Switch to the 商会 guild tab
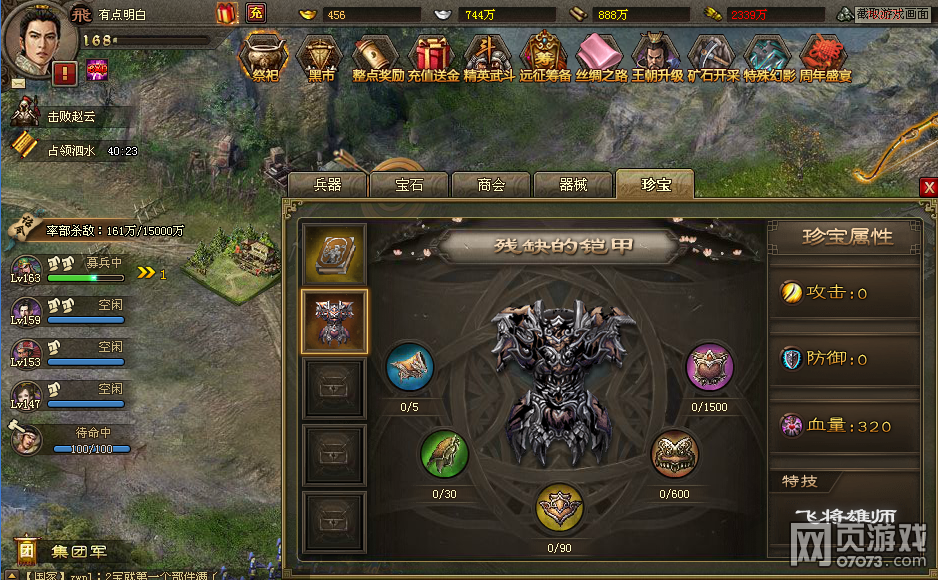The width and height of the screenshot is (938, 580). pos(491,185)
